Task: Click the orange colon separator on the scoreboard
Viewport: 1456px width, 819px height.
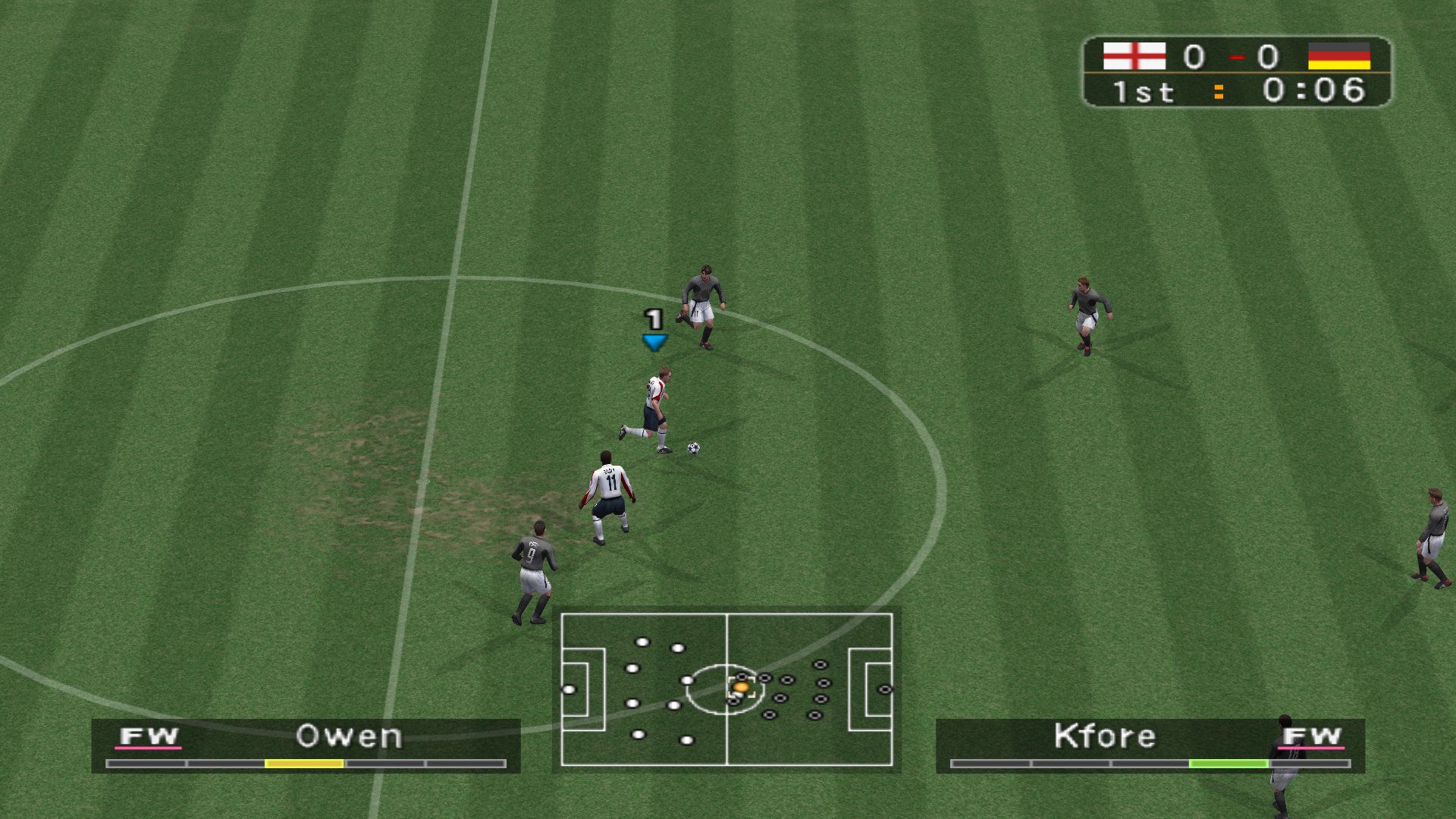Action: coord(1218,93)
